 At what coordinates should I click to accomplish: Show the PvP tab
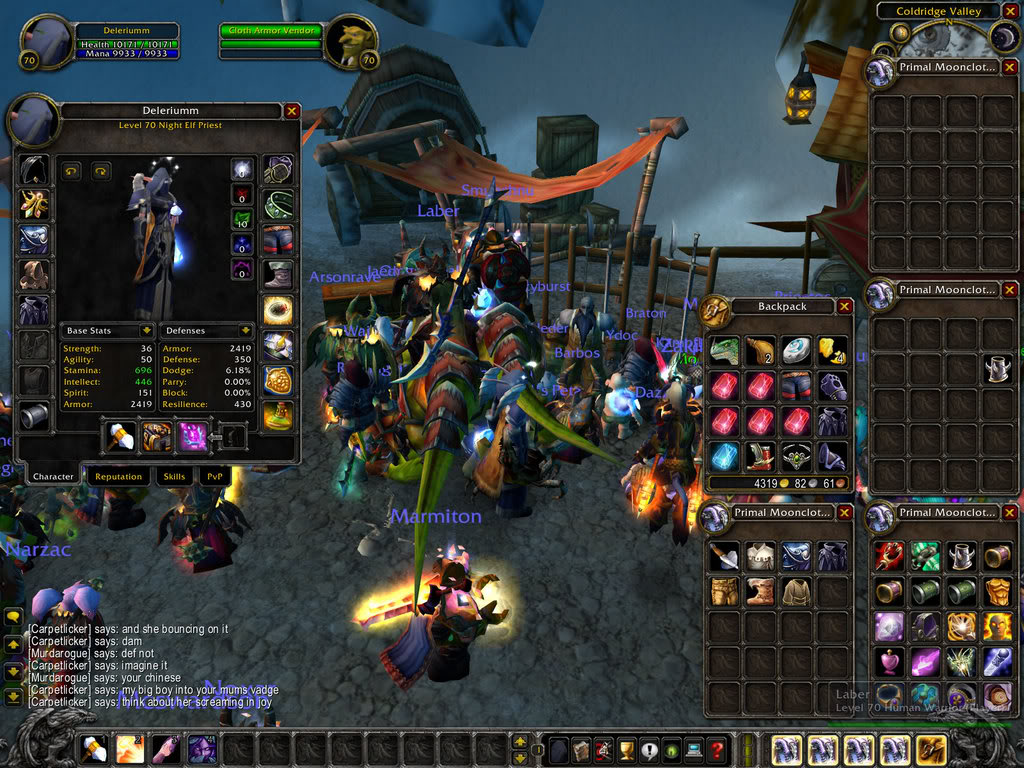pos(214,477)
